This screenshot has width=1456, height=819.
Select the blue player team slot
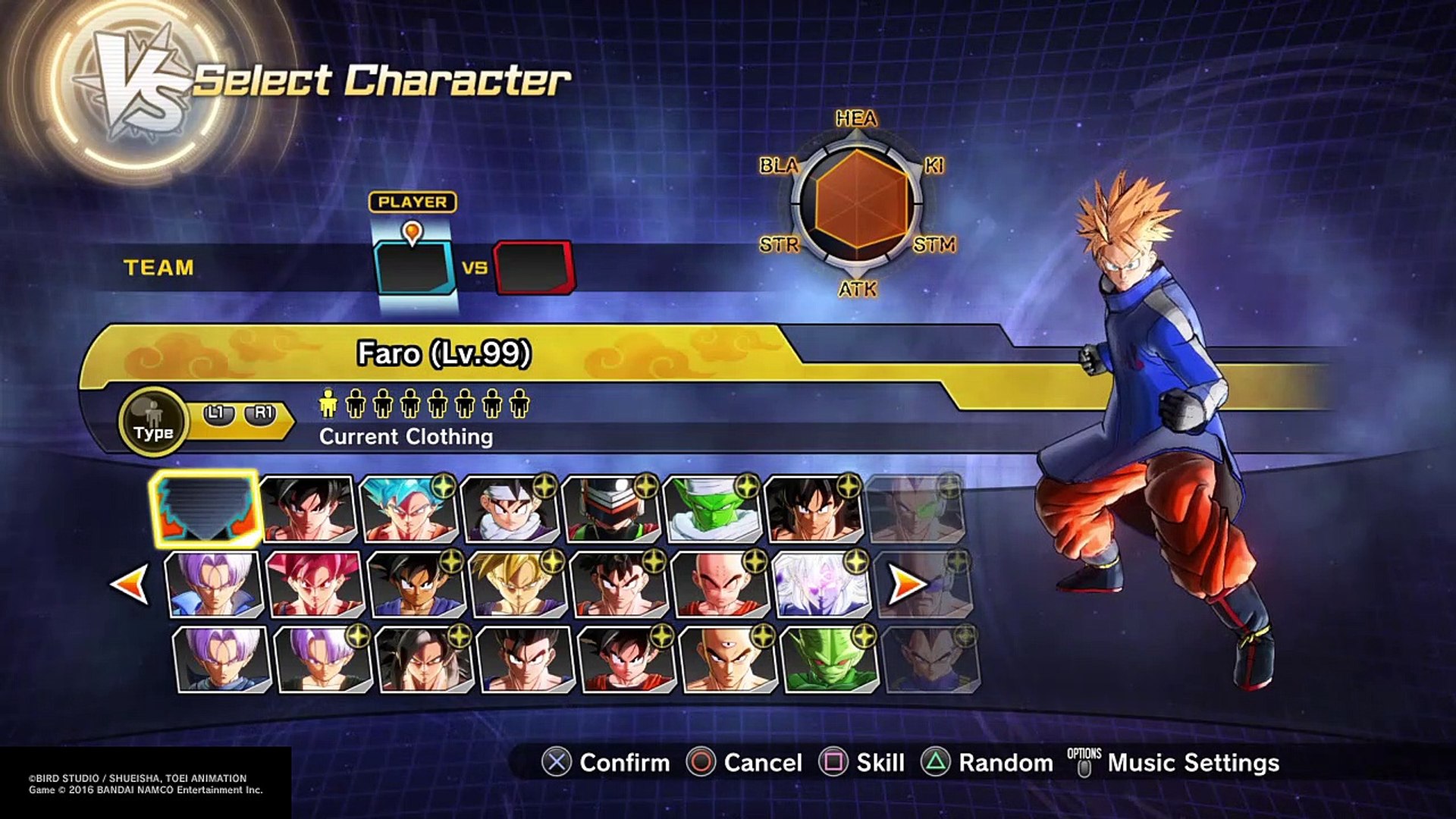click(415, 268)
